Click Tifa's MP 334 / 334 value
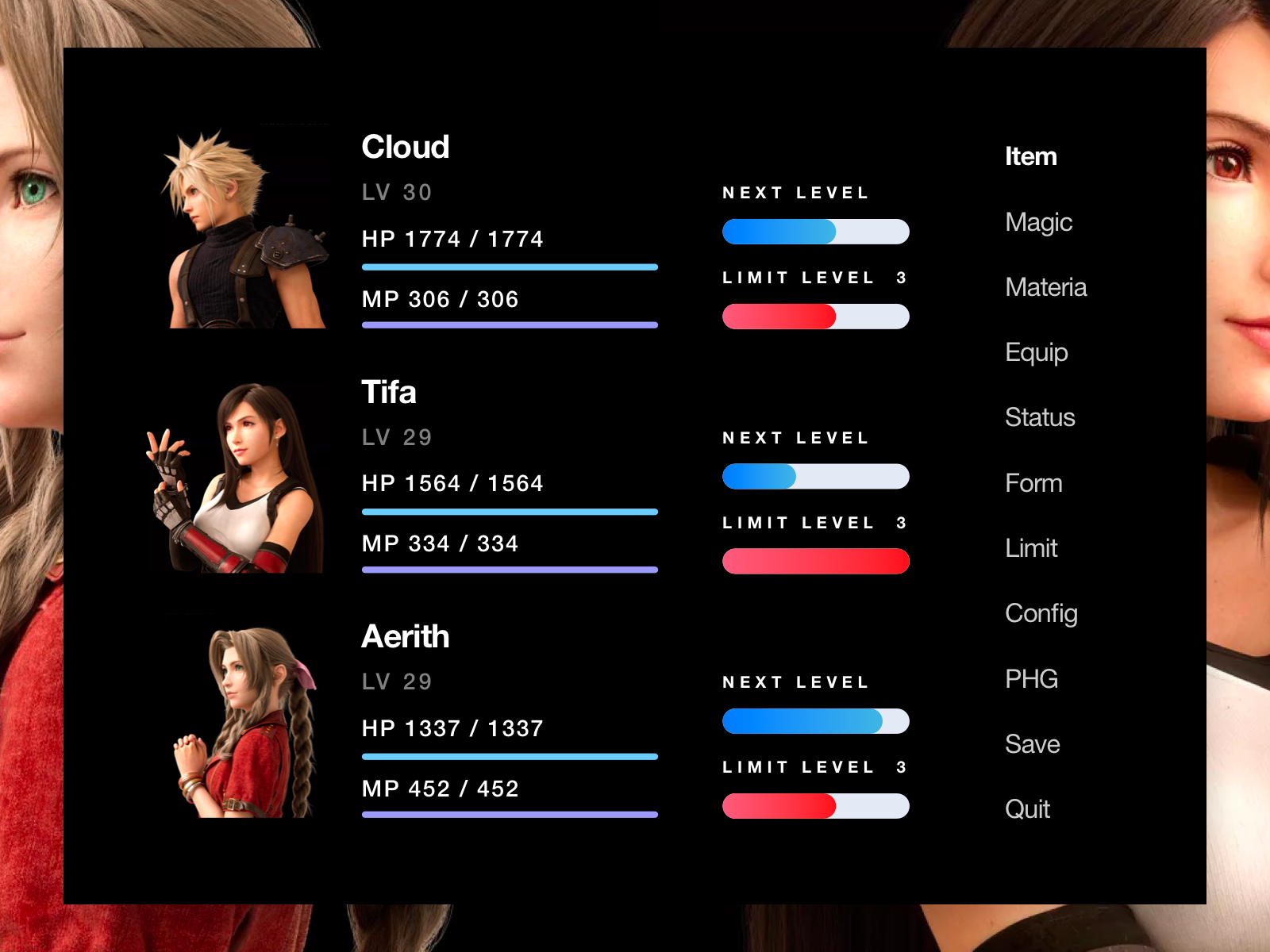The image size is (1270, 952). [x=439, y=543]
